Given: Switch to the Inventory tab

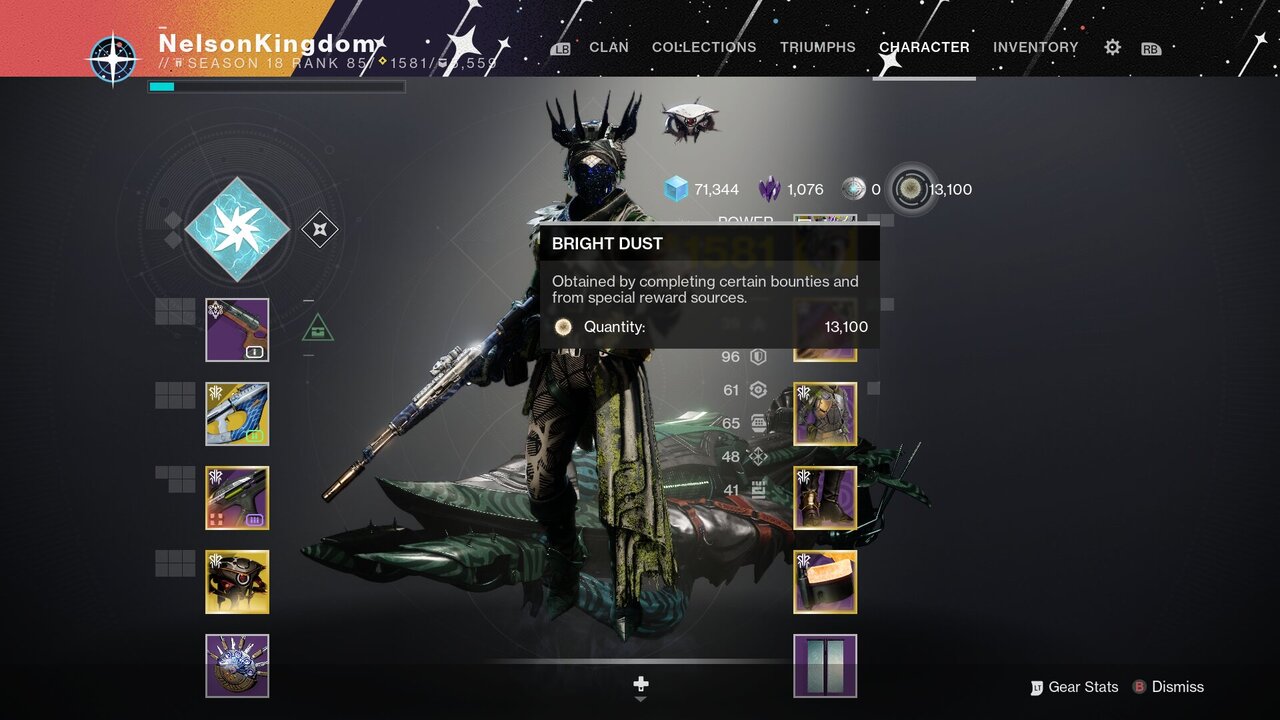Looking at the screenshot, I should pos(1035,47).
